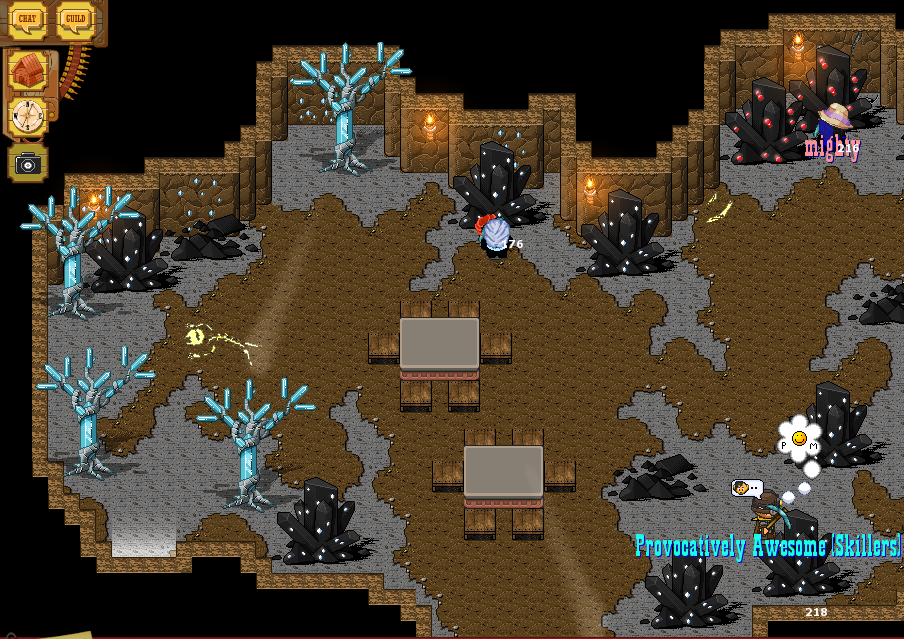Take a screenshot with the camera icon
The image size is (904, 639).
coord(28,163)
